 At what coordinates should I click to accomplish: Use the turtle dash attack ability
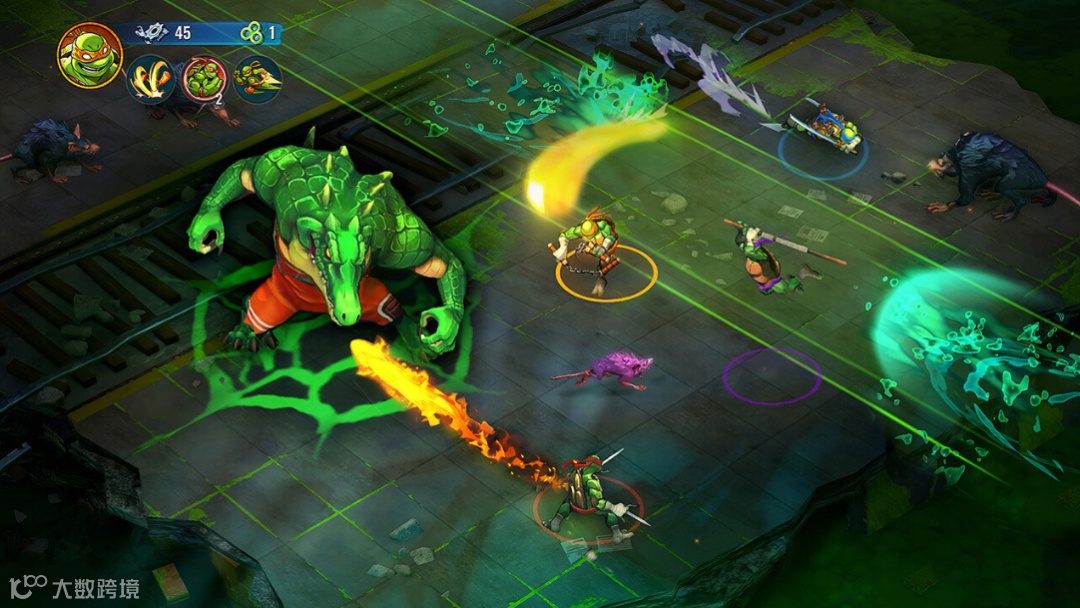257,80
